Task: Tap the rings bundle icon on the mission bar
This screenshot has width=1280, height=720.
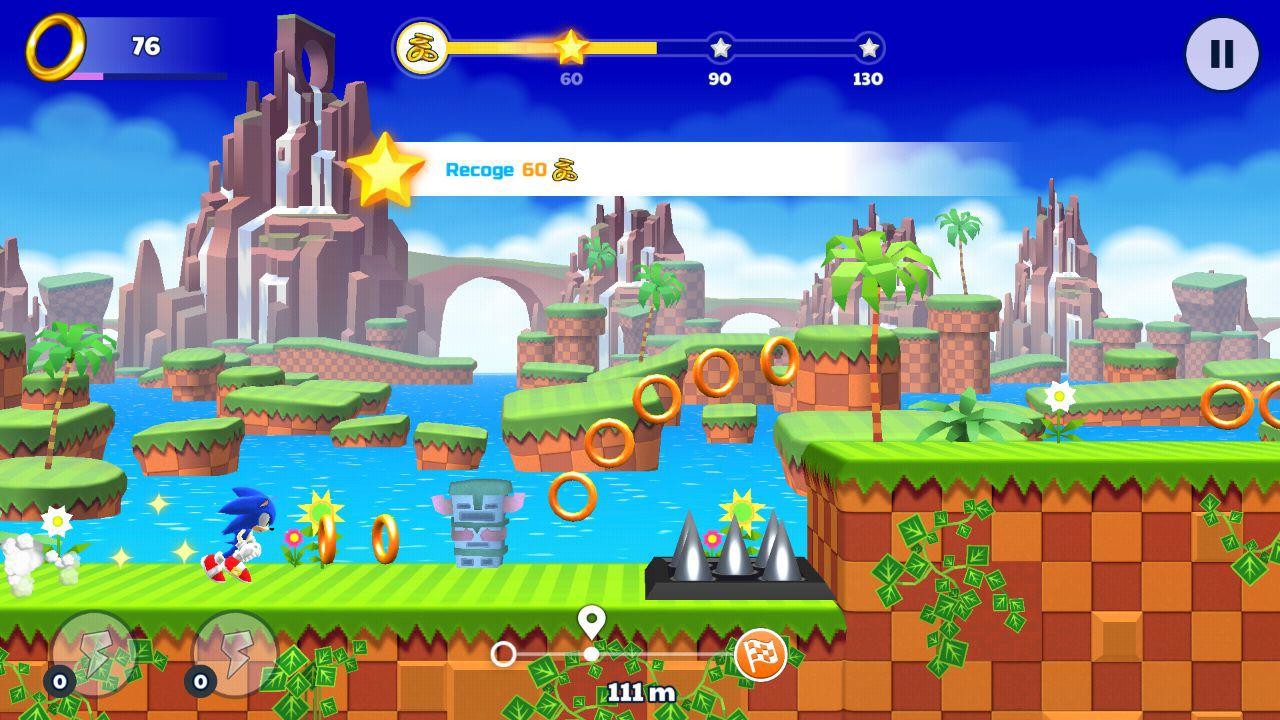Action: pos(422,45)
